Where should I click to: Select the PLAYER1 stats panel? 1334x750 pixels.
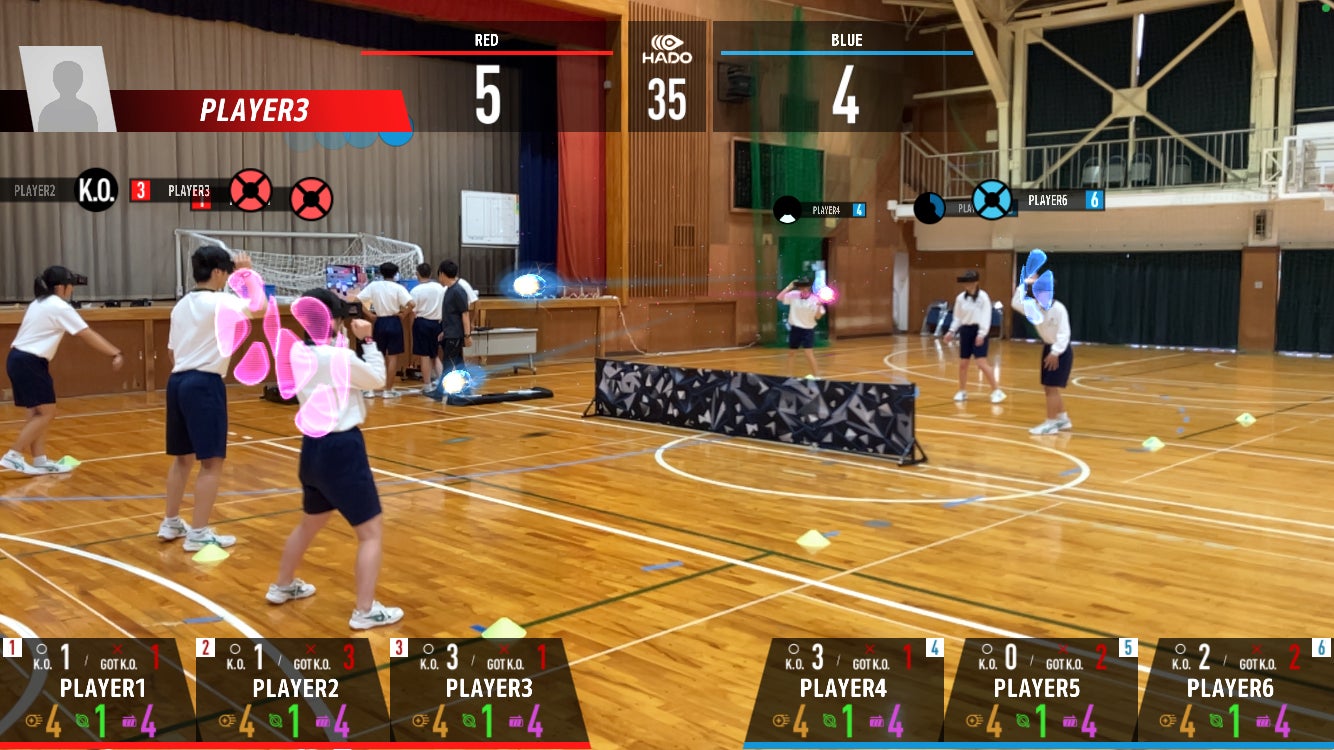(100, 690)
